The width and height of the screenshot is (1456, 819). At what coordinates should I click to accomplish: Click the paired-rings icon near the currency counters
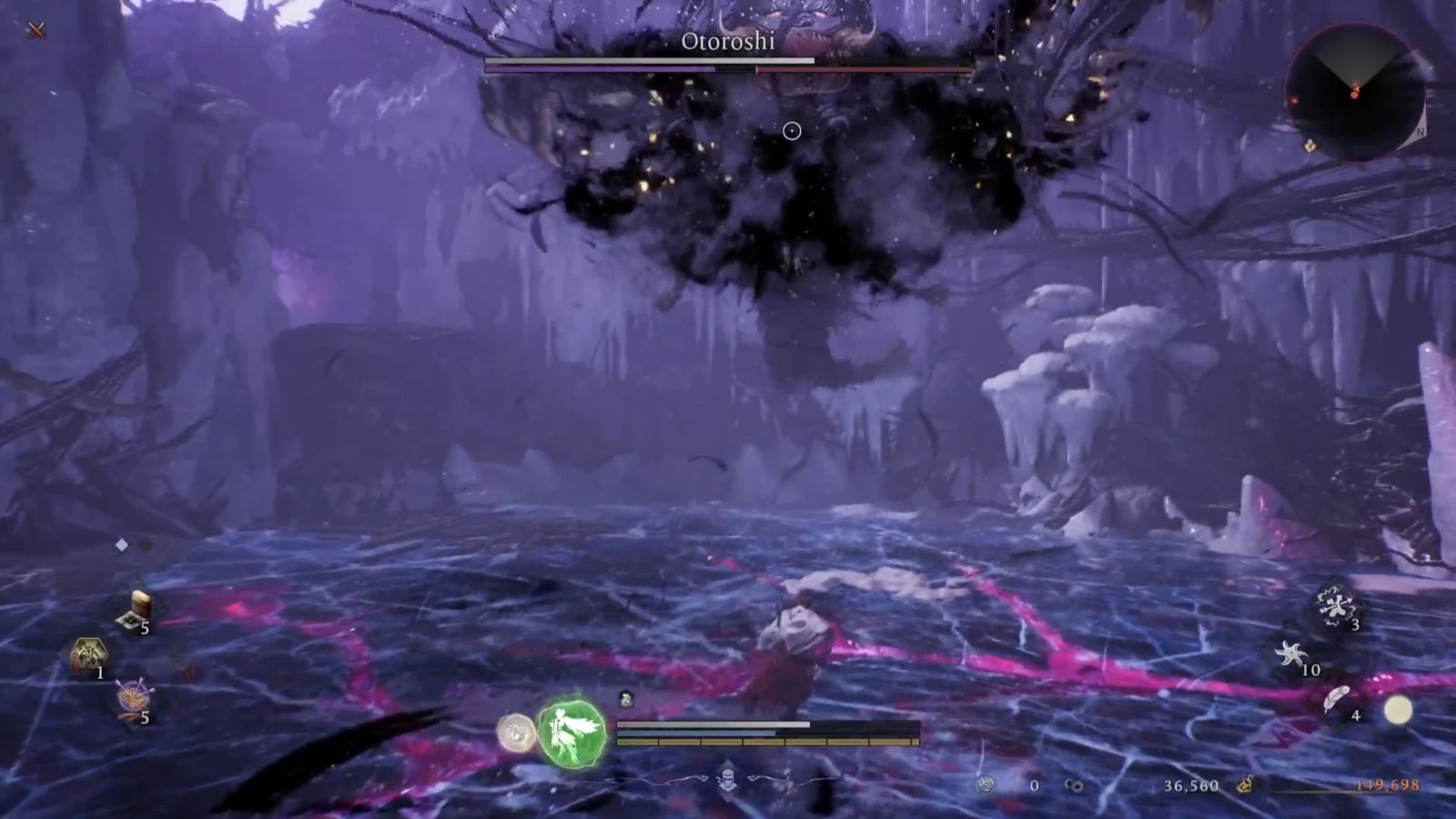1075,784
